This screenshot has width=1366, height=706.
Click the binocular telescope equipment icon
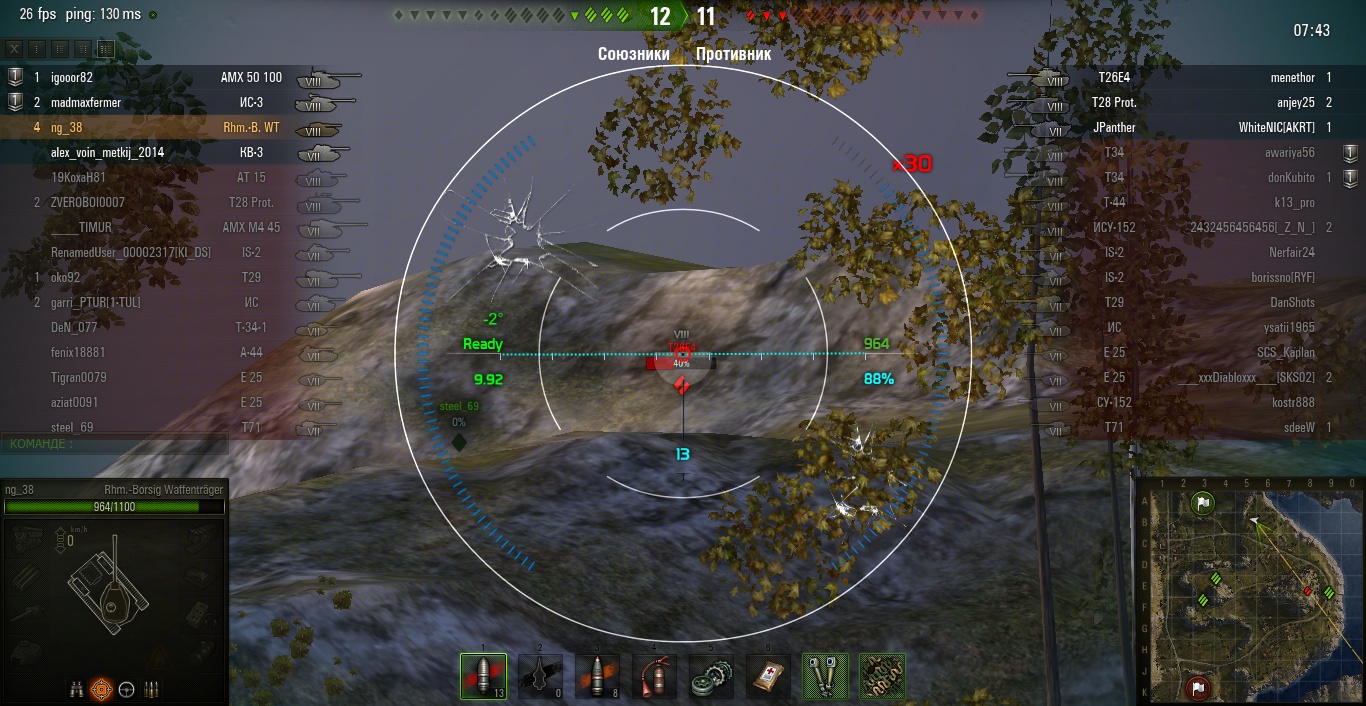point(826,677)
